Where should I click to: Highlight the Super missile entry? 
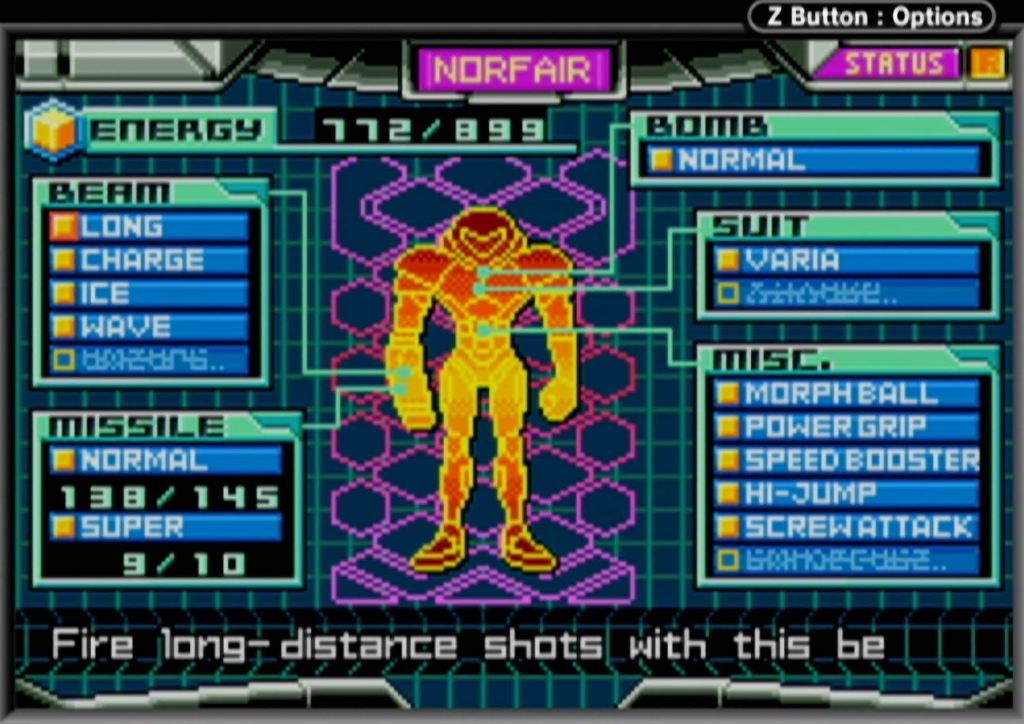pos(166,526)
